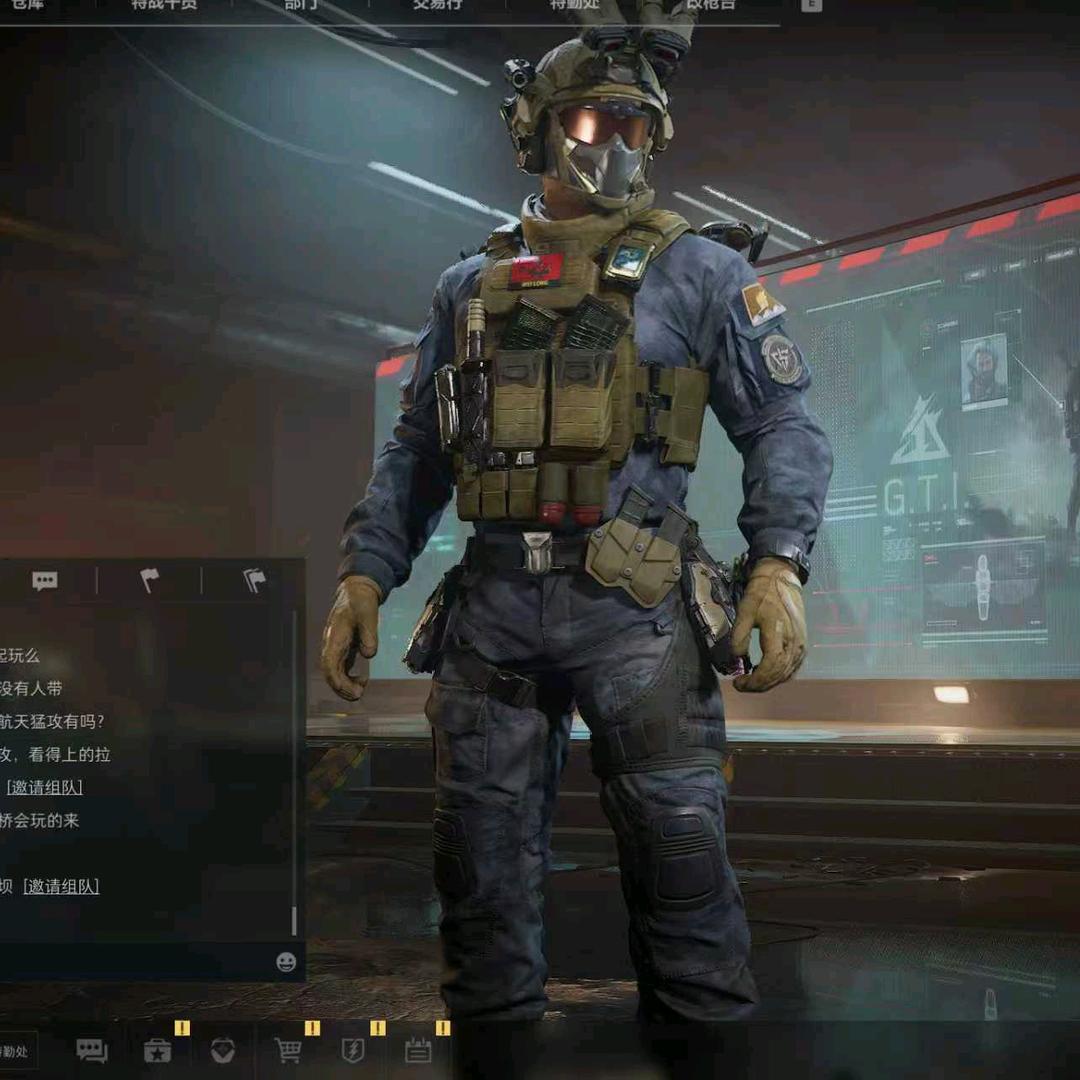Open the emoji picker smiley face

point(286,962)
